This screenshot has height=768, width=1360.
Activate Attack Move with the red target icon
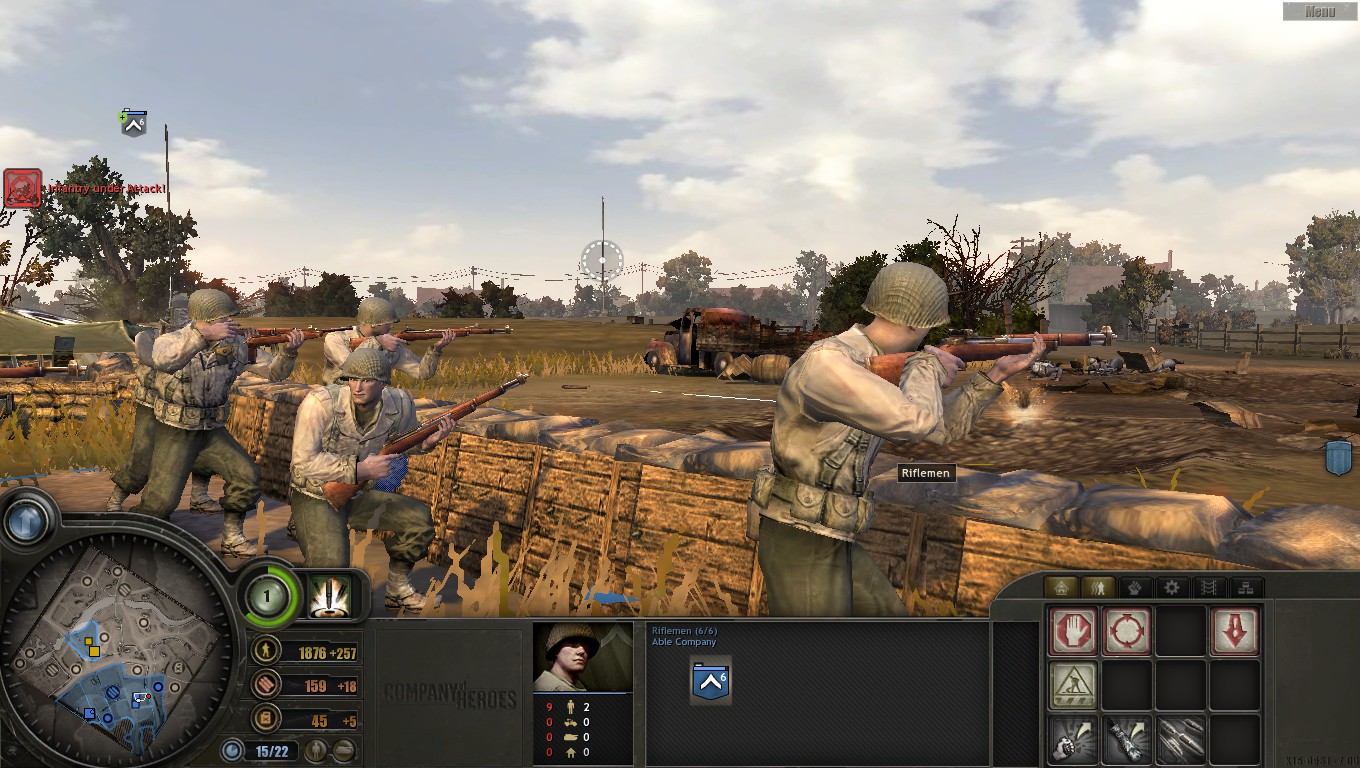1128,629
